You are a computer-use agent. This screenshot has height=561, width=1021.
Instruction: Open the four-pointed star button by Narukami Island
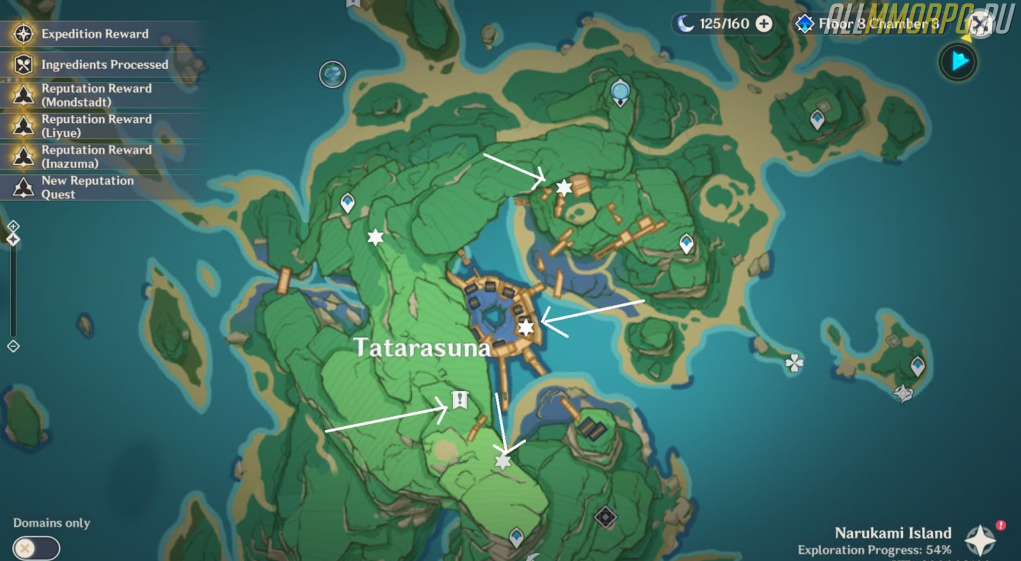tap(980, 540)
